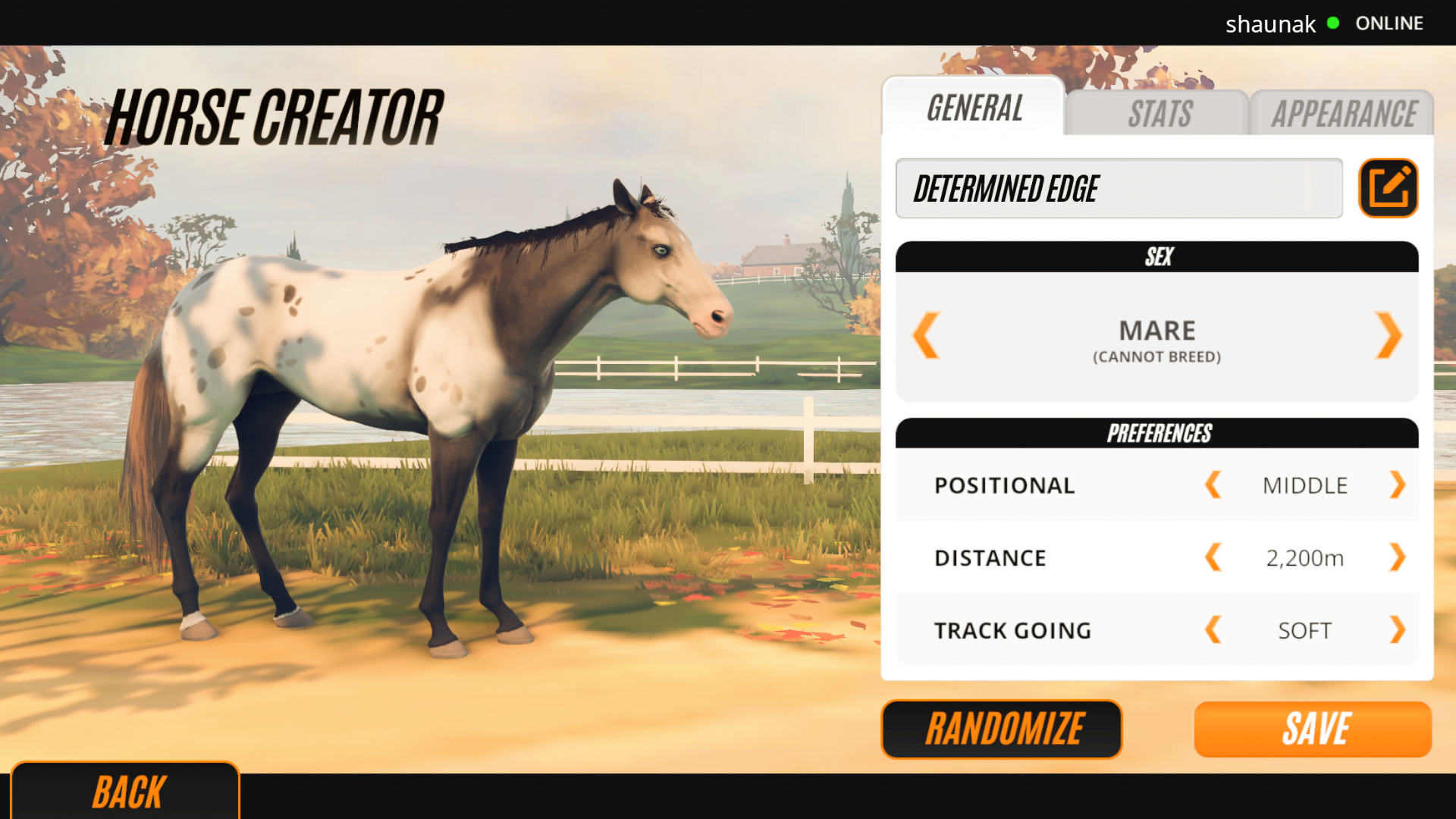The height and width of the screenshot is (819, 1456).
Task: Select the Mare sex option label
Action: (1156, 329)
